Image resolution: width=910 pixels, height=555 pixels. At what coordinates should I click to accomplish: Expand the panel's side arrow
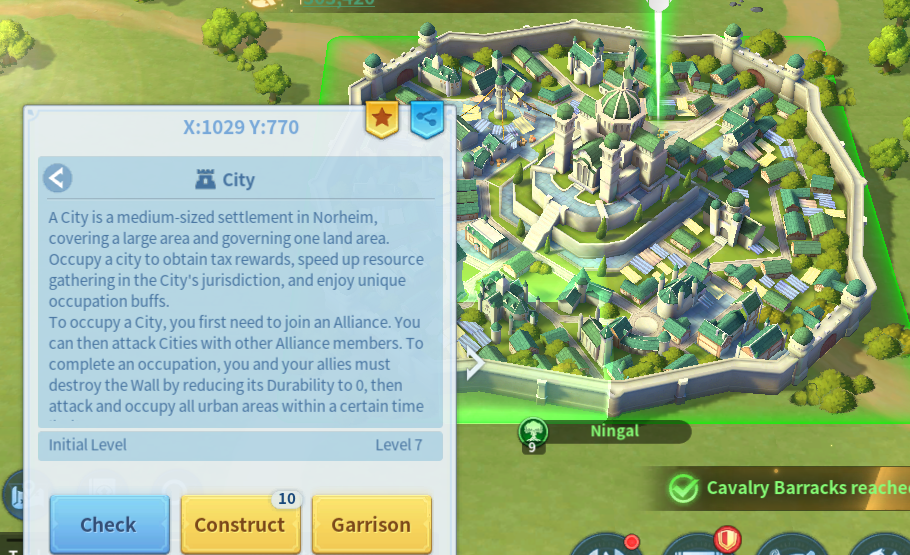pos(475,364)
